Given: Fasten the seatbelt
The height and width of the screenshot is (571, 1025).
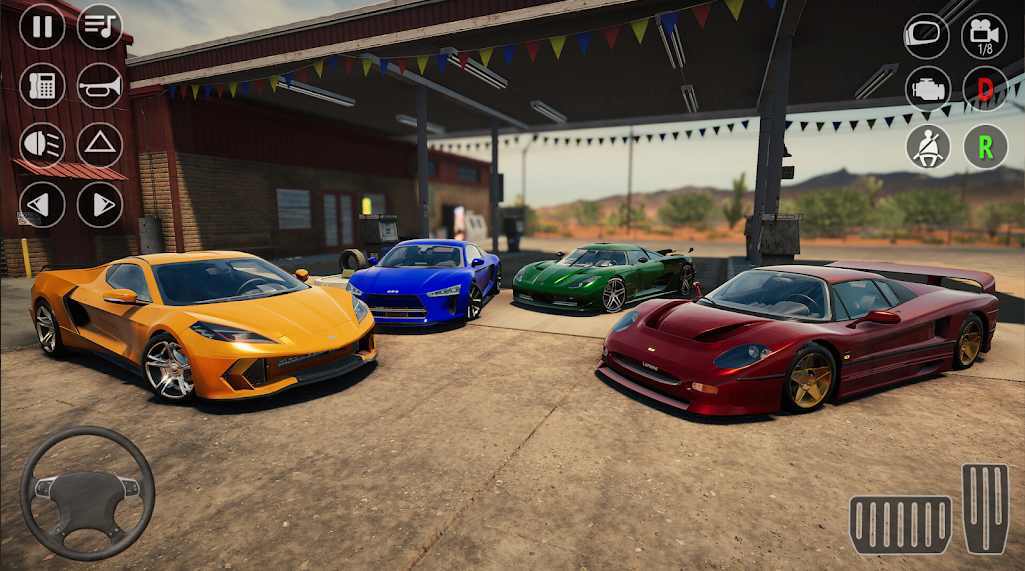Looking at the screenshot, I should click(x=927, y=147).
